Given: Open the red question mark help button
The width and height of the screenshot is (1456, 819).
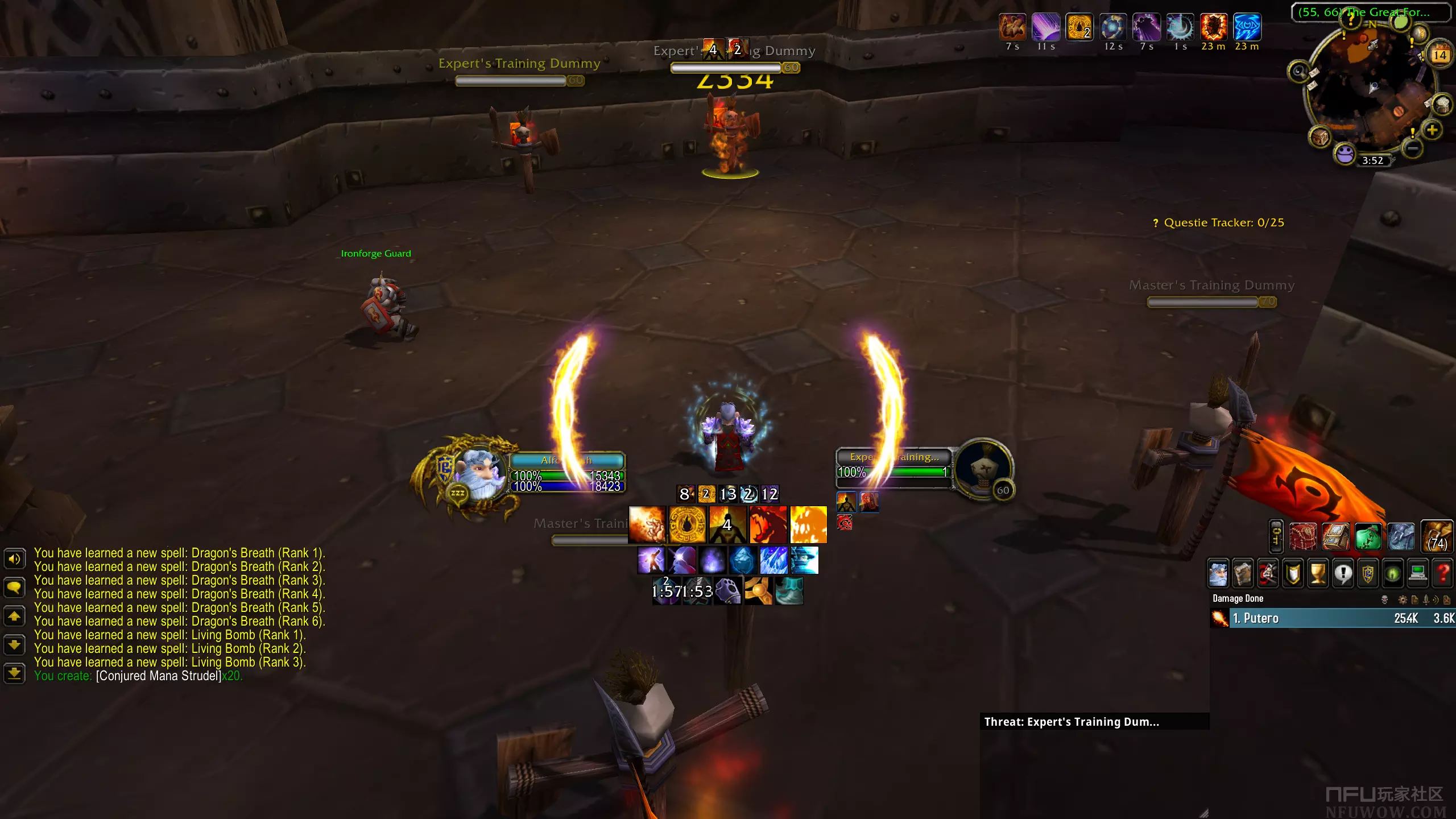Looking at the screenshot, I should pyautogui.click(x=1443, y=574).
